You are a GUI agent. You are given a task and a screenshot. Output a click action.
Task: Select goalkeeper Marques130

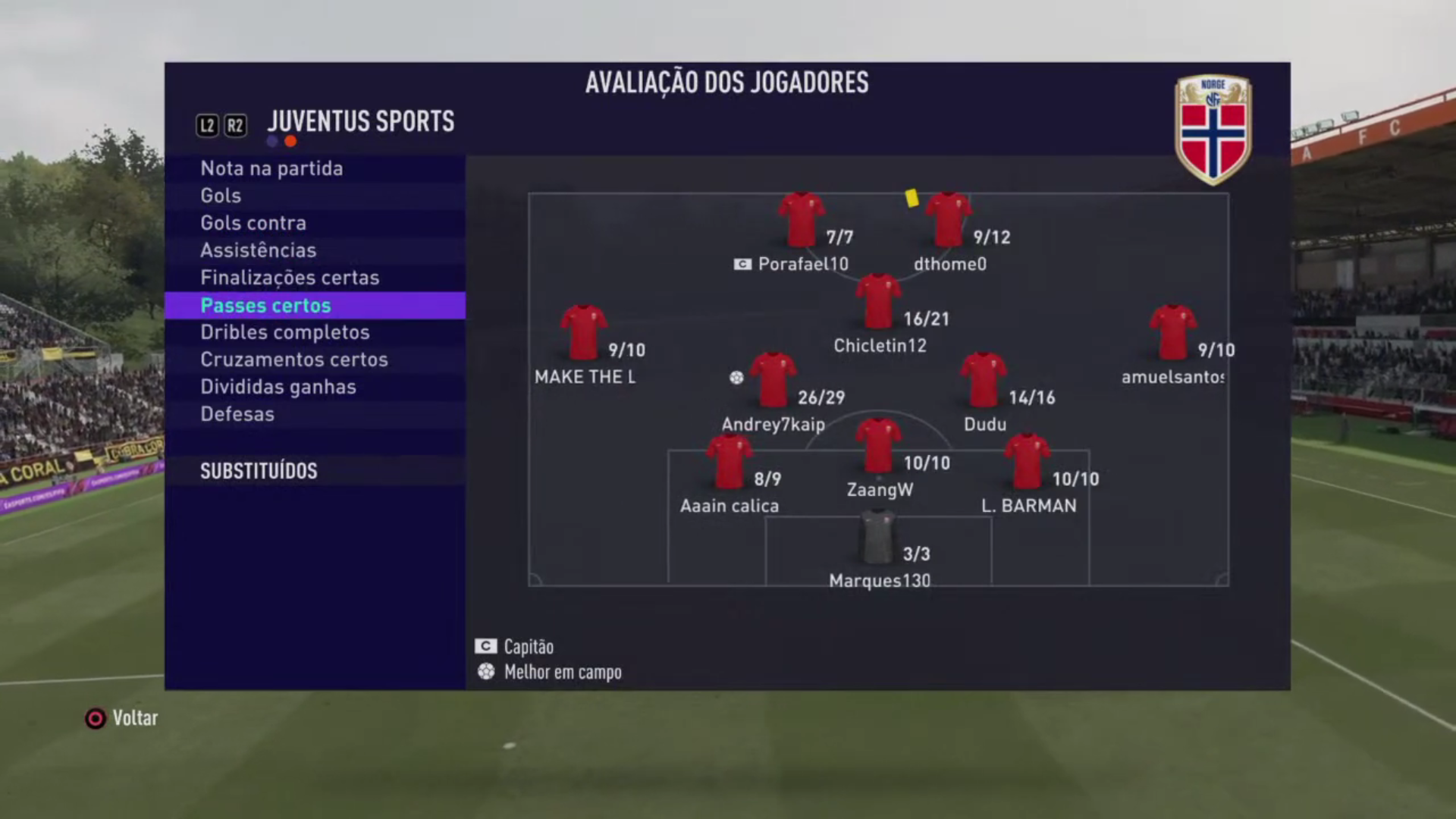pos(878,537)
